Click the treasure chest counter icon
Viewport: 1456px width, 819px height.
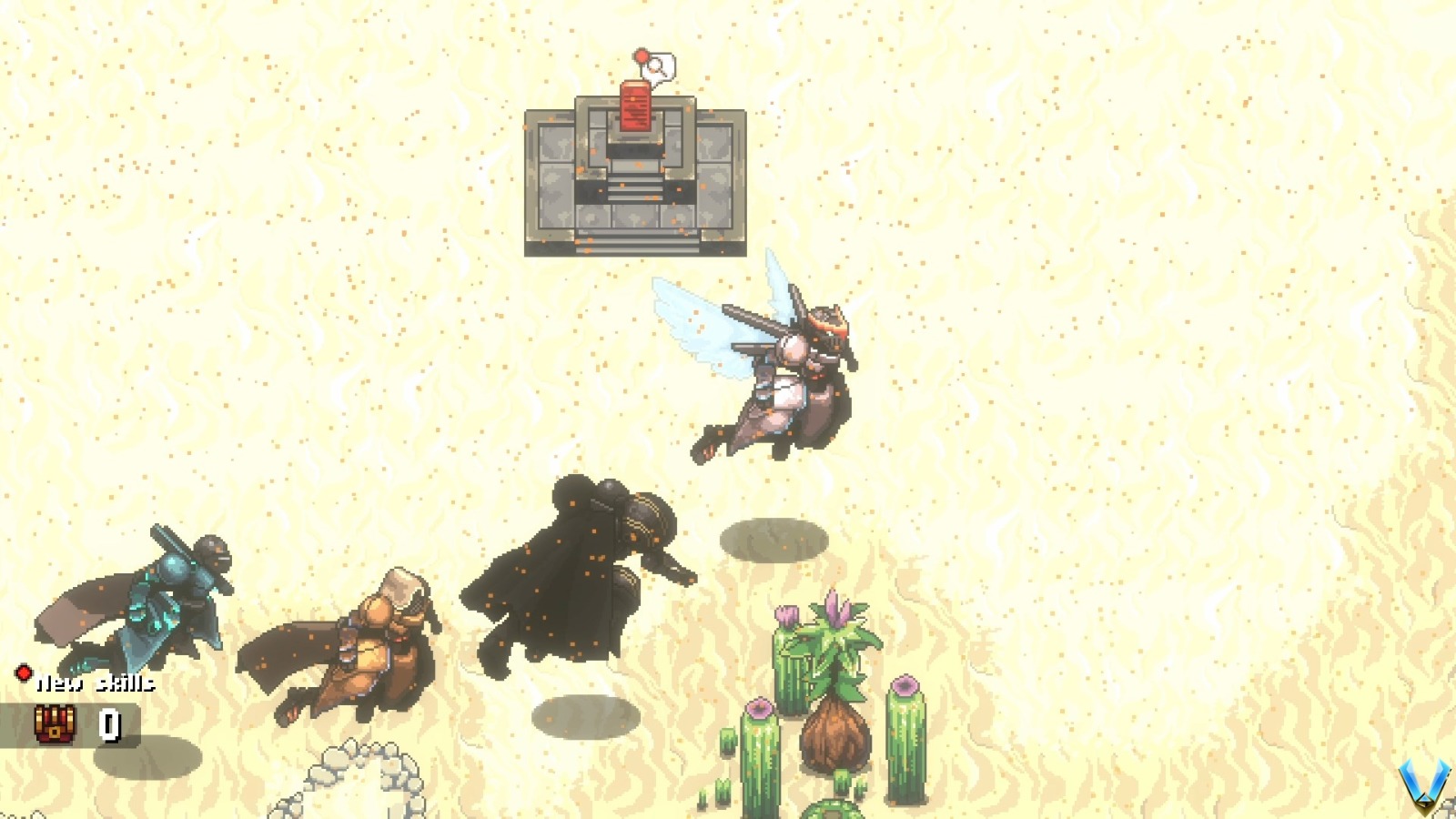pos(56,725)
